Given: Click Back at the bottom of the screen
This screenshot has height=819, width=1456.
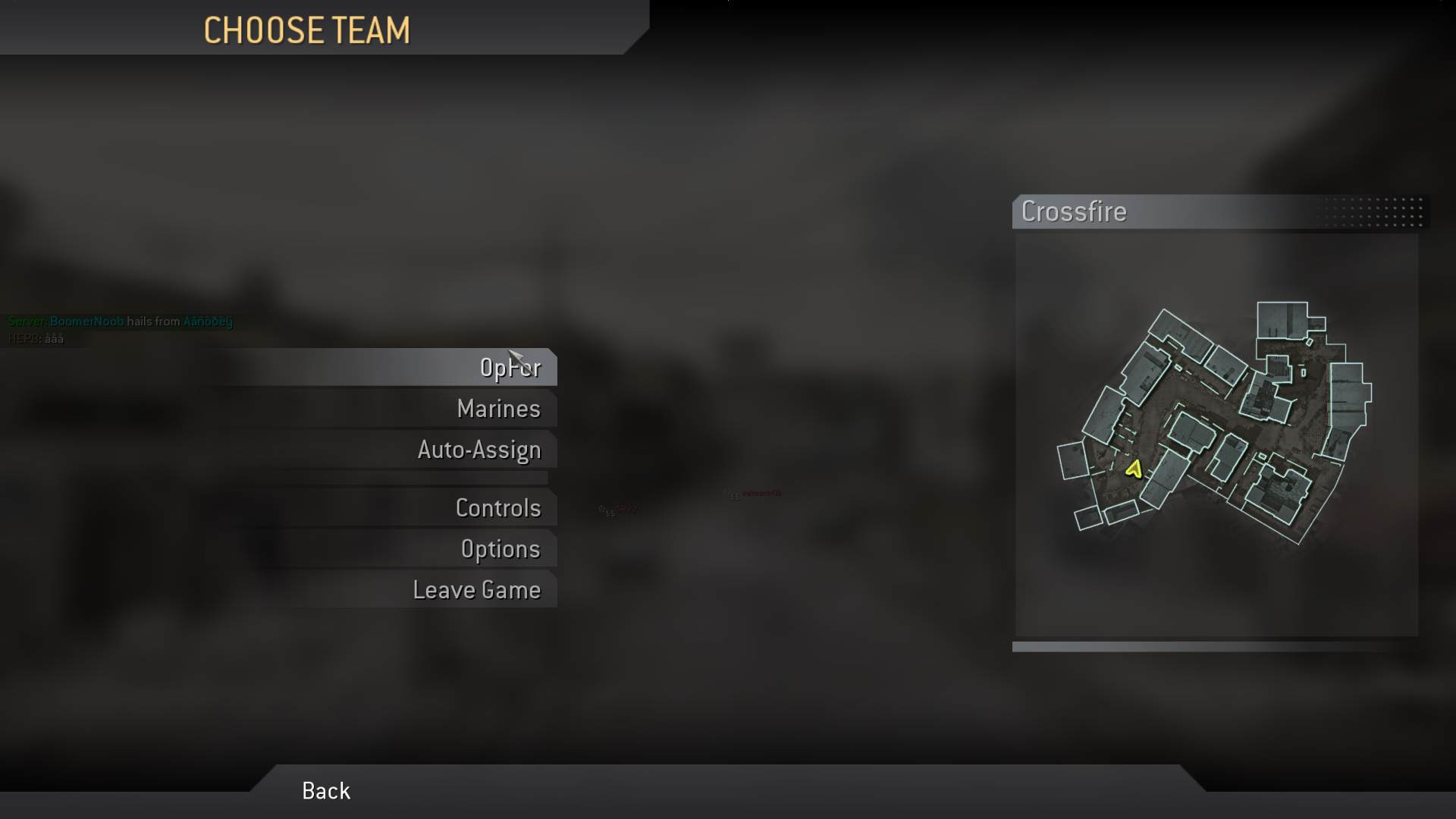Looking at the screenshot, I should pos(325,790).
